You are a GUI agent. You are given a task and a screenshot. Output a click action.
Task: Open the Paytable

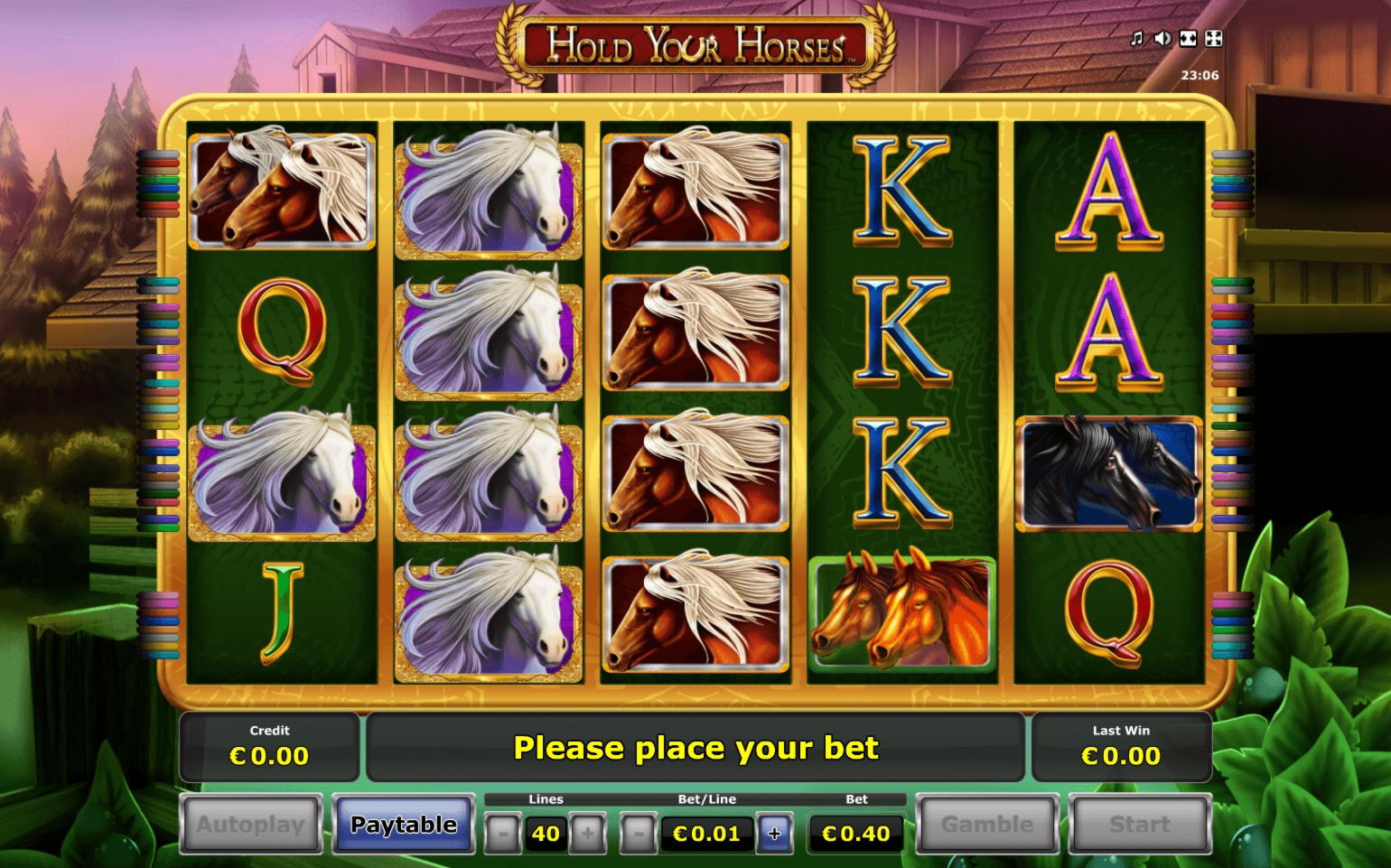403,824
